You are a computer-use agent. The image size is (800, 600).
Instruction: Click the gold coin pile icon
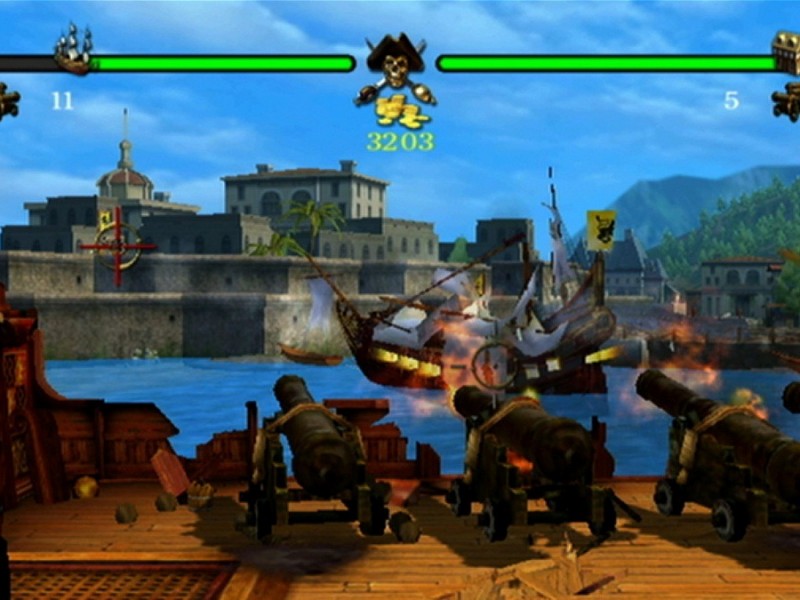pos(396,111)
